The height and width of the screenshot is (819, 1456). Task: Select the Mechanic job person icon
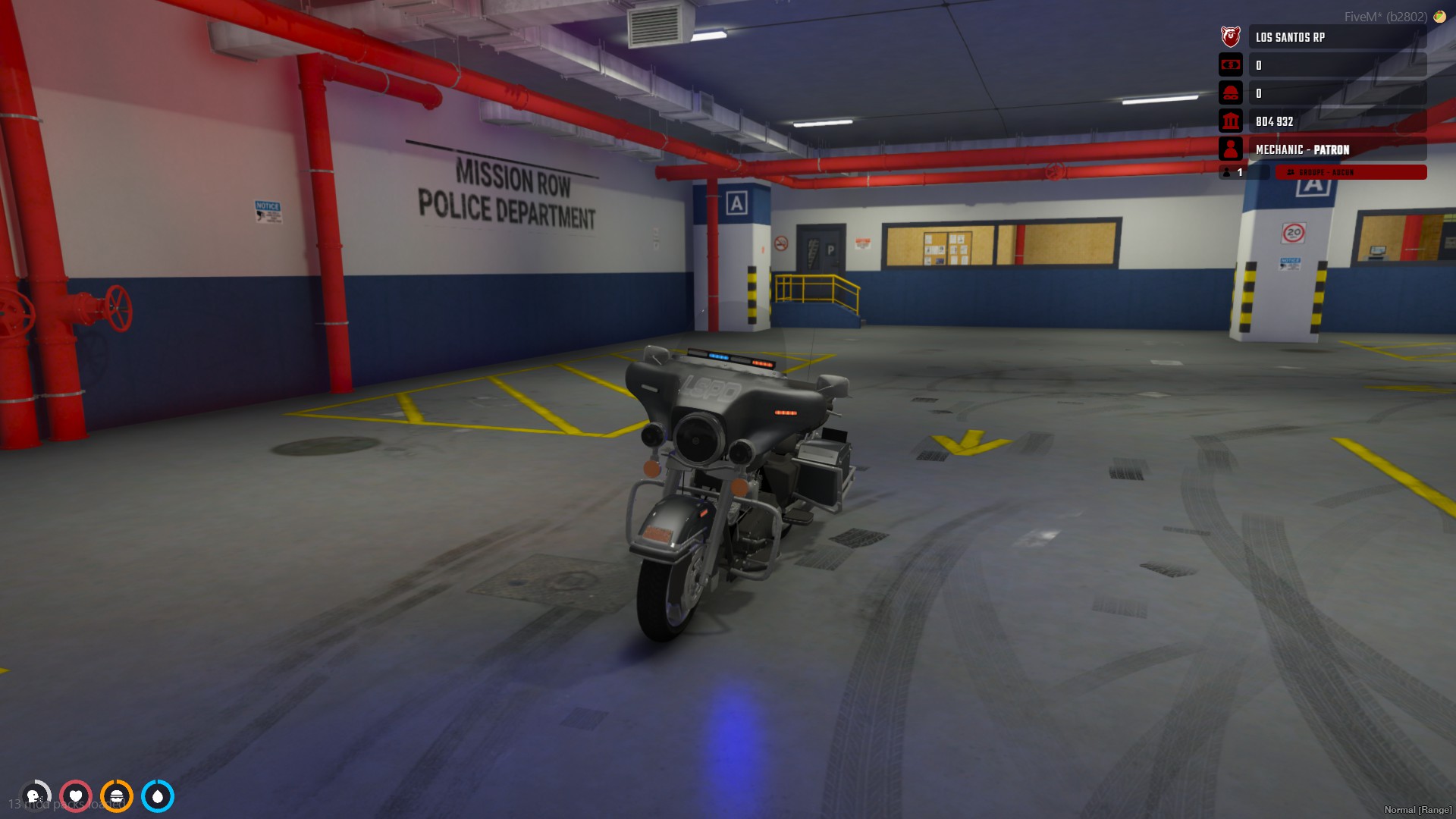tap(1230, 149)
